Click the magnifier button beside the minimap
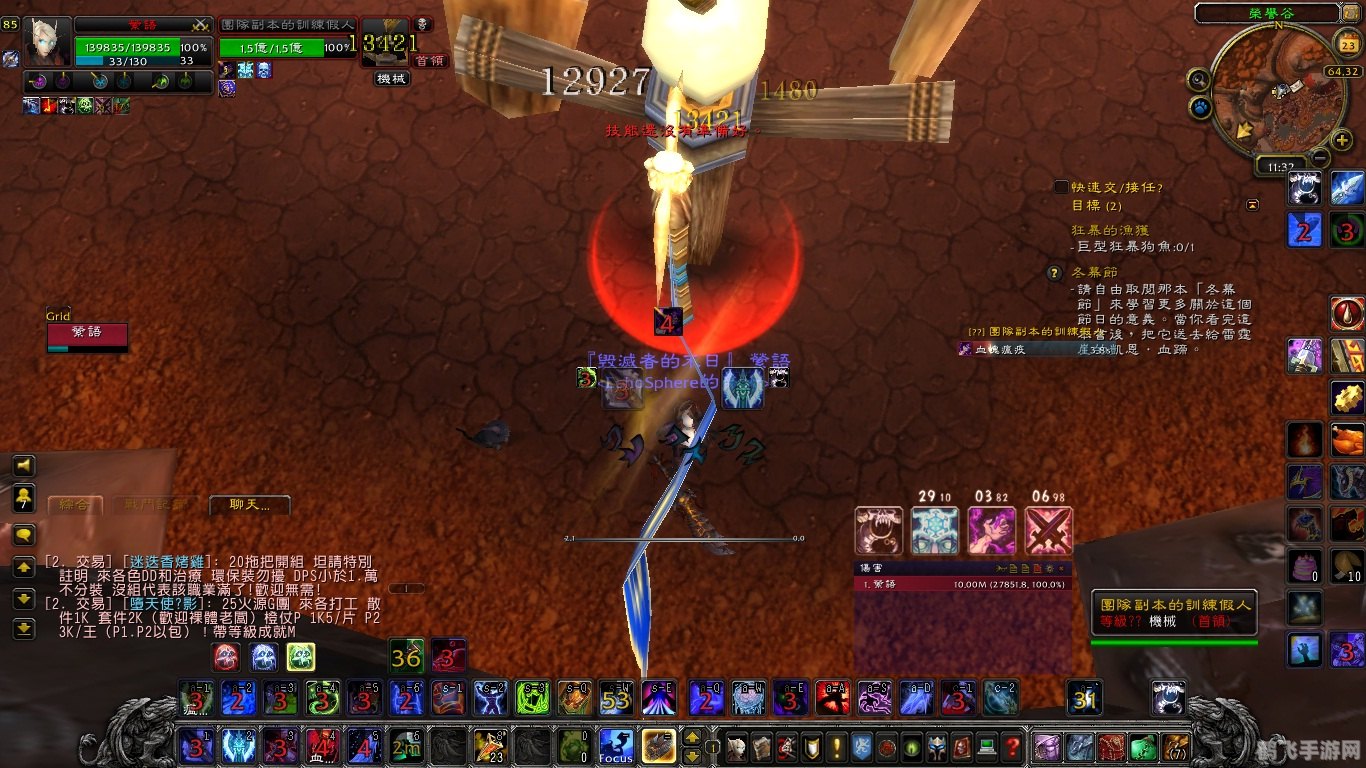The width and height of the screenshot is (1366, 768). tap(1198, 79)
